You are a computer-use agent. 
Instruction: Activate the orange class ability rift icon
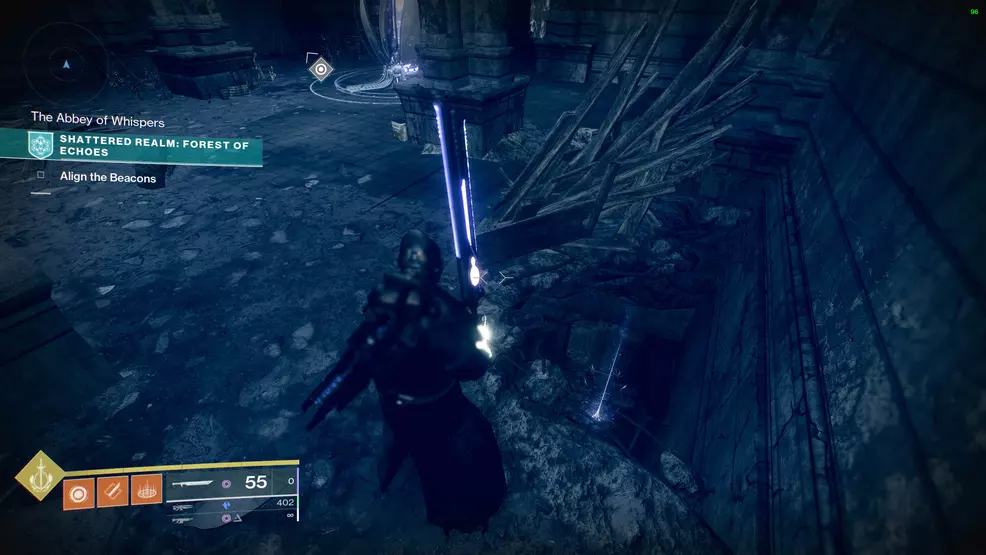tap(146, 491)
